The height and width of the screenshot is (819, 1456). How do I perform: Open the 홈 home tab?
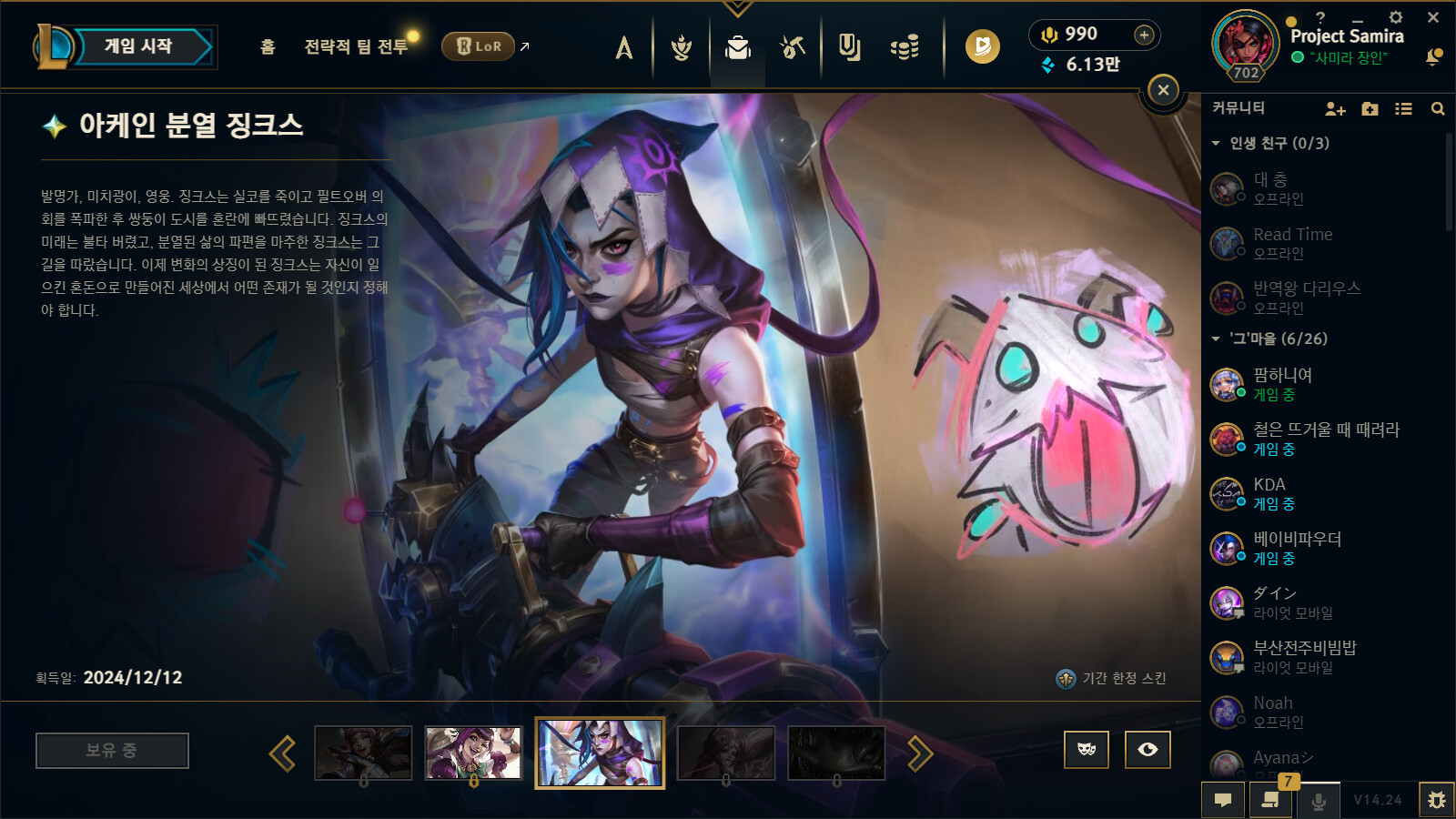point(268,46)
